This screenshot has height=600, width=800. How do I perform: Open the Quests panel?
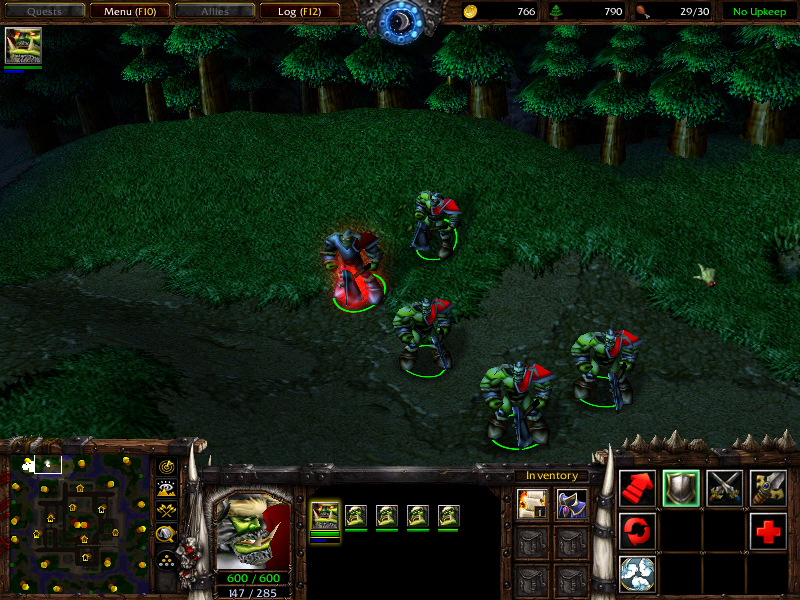click(43, 12)
